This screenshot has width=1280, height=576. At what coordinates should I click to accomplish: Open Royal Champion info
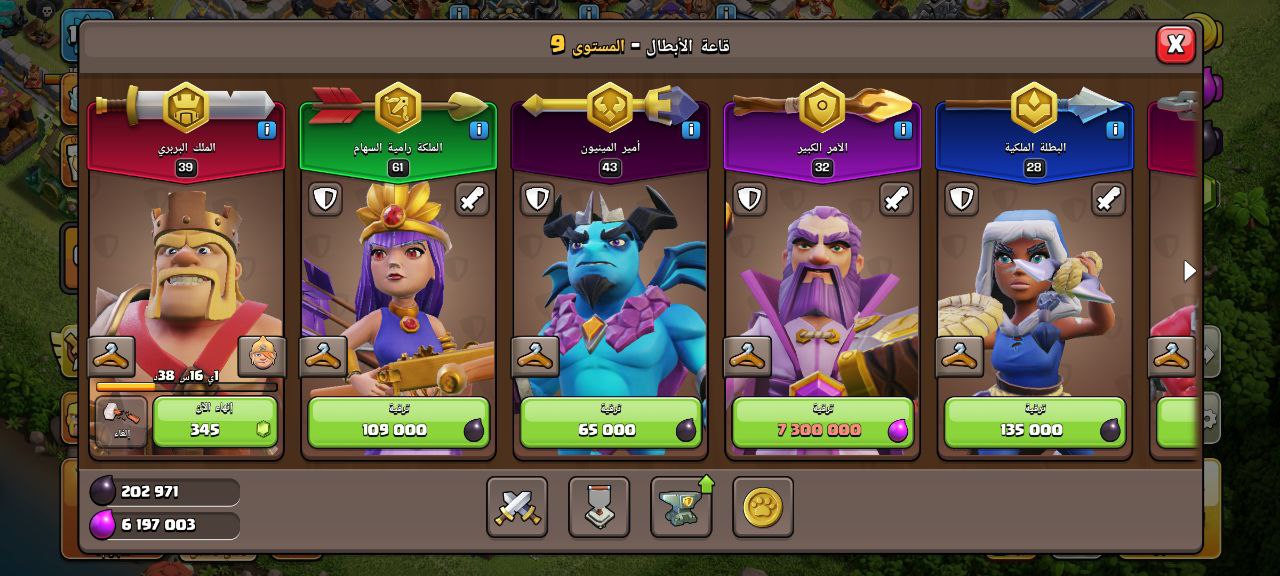[x=1114, y=130]
